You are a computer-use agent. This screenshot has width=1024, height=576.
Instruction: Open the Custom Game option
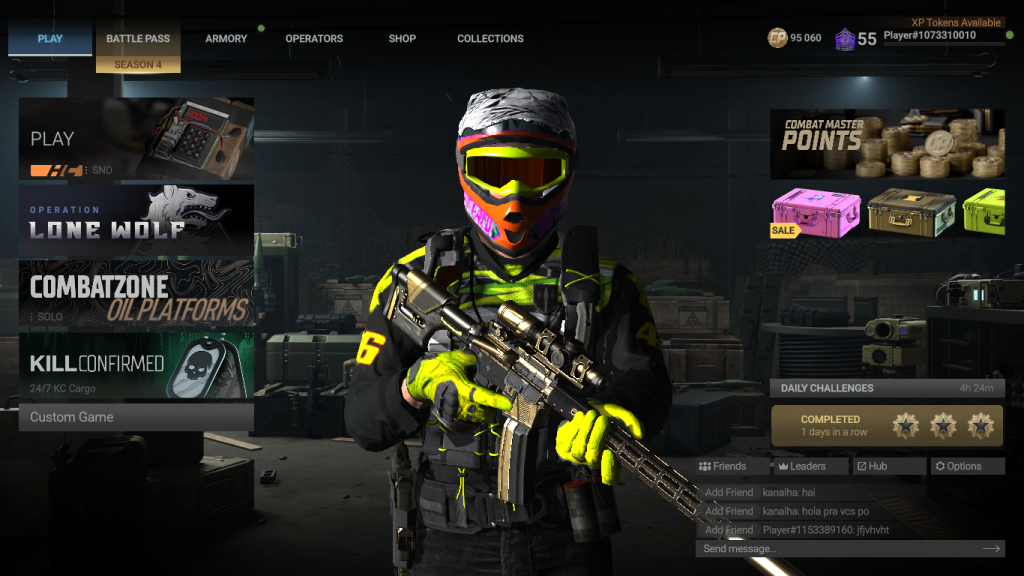click(x=136, y=417)
